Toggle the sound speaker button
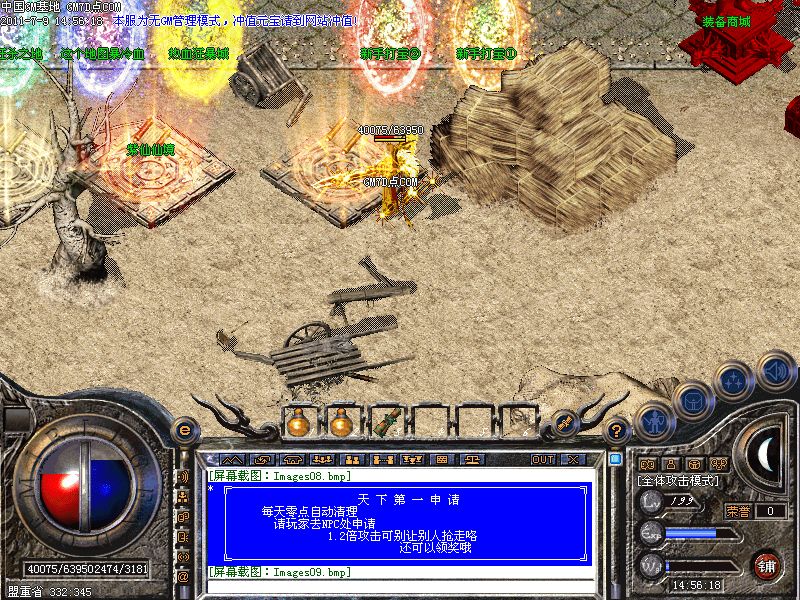This screenshot has width=800, height=600. (775, 371)
